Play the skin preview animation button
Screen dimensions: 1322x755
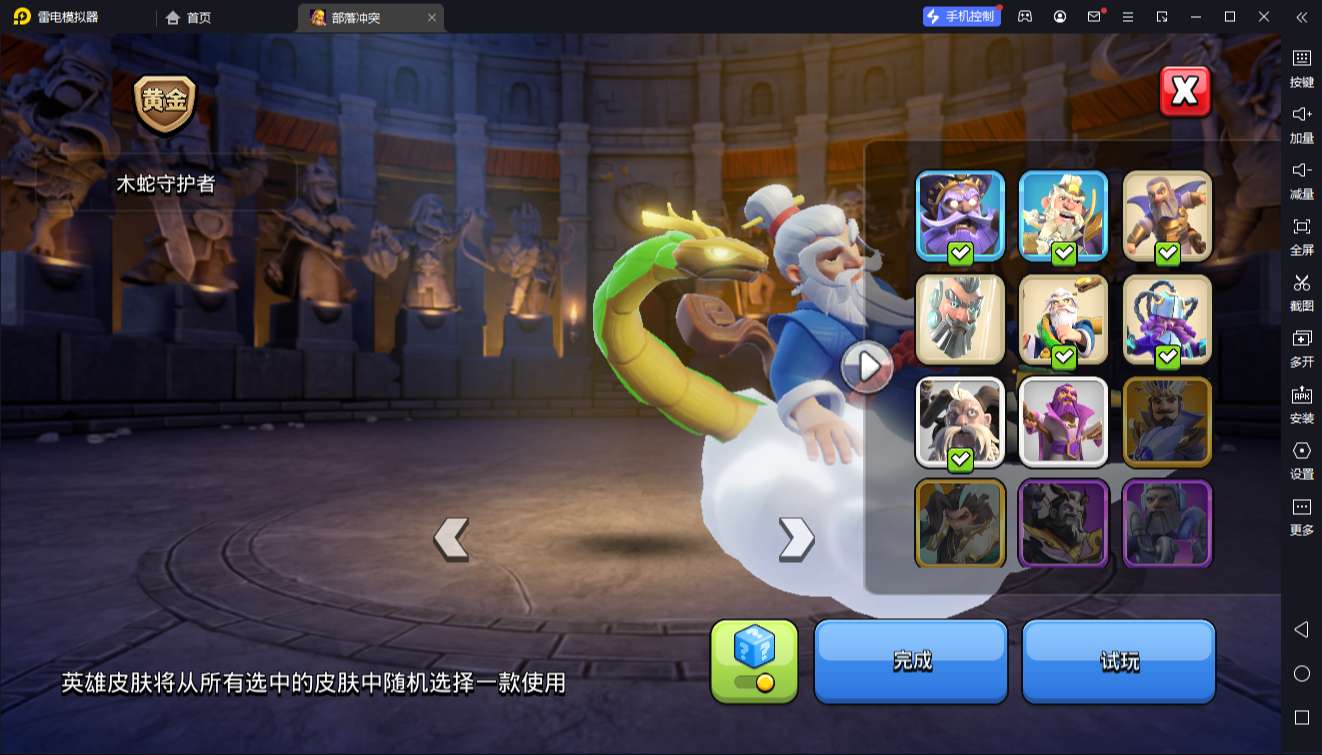pos(866,367)
